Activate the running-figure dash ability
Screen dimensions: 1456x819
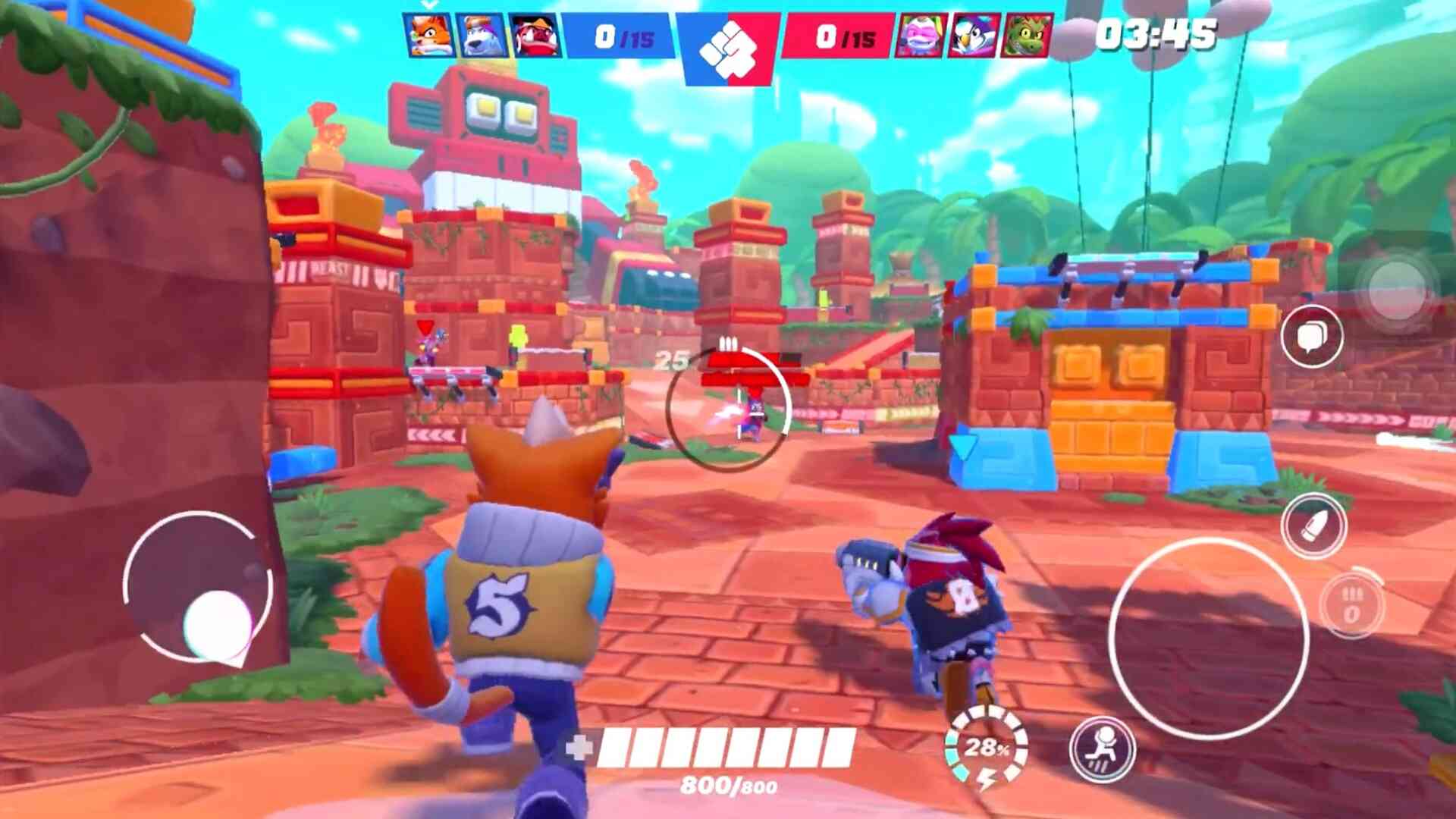[x=1102, y=748]
